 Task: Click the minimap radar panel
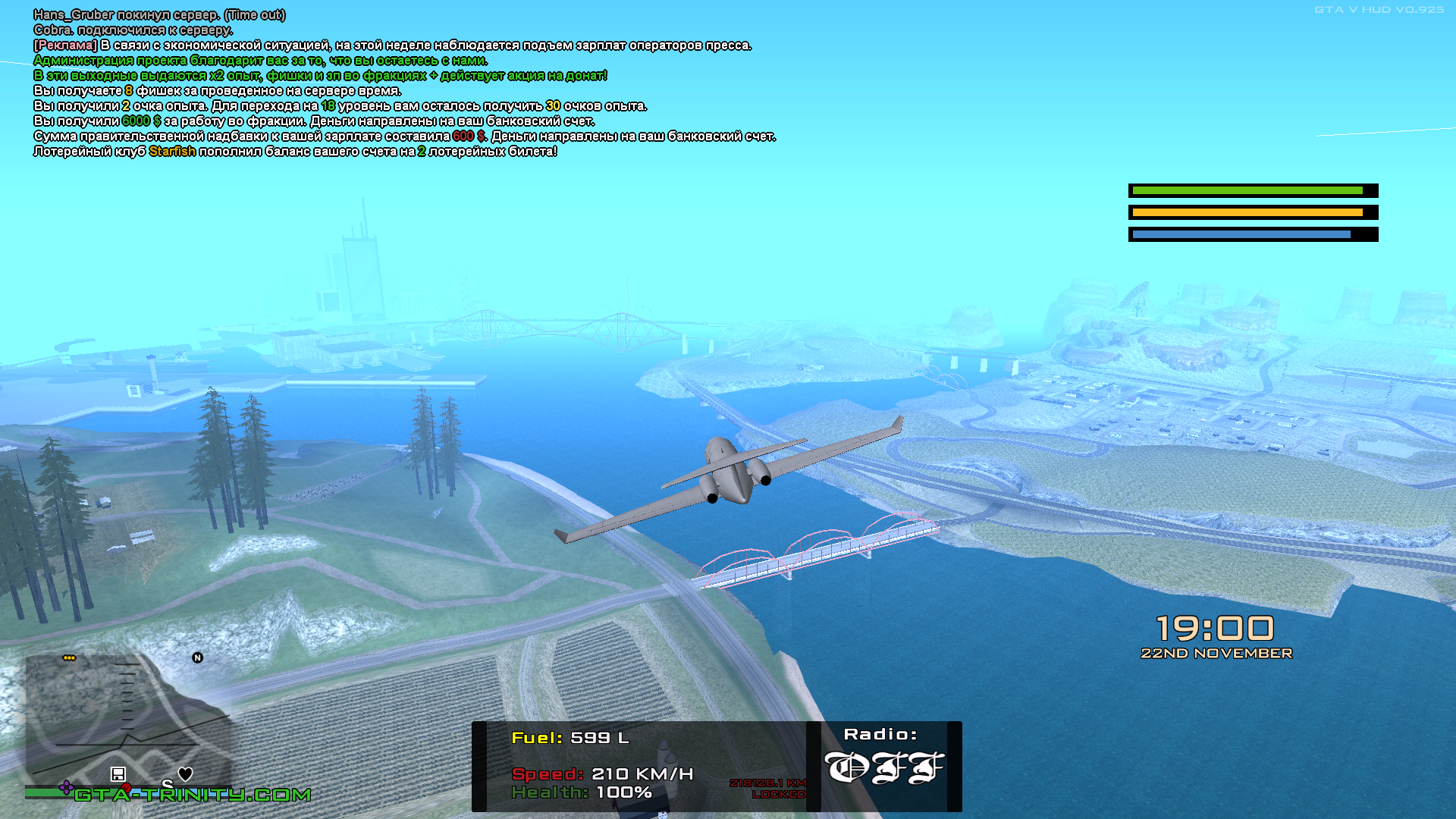pyautogui.click(x=127, y=720)
